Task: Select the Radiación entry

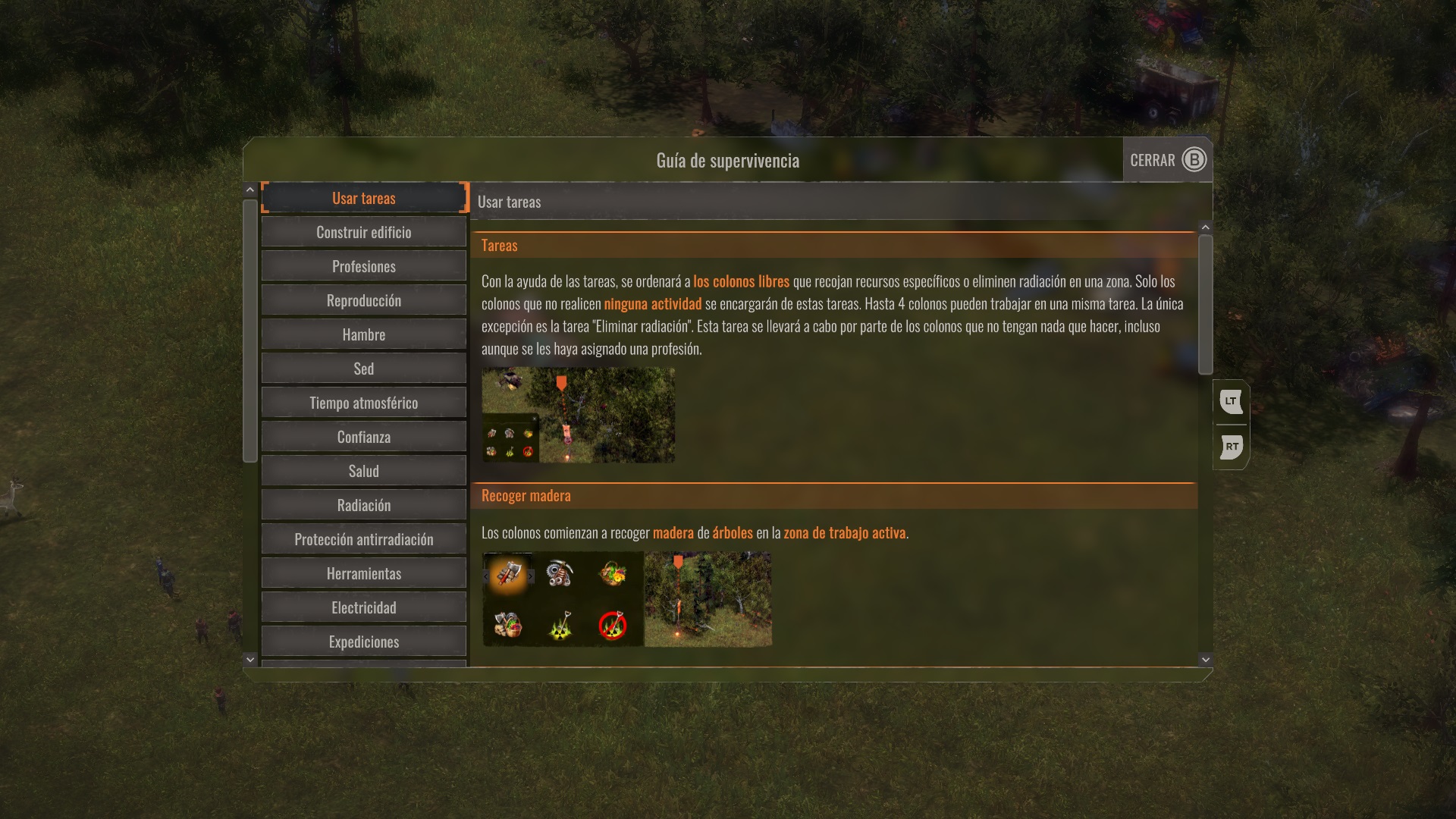Action: tap(364, 505)
